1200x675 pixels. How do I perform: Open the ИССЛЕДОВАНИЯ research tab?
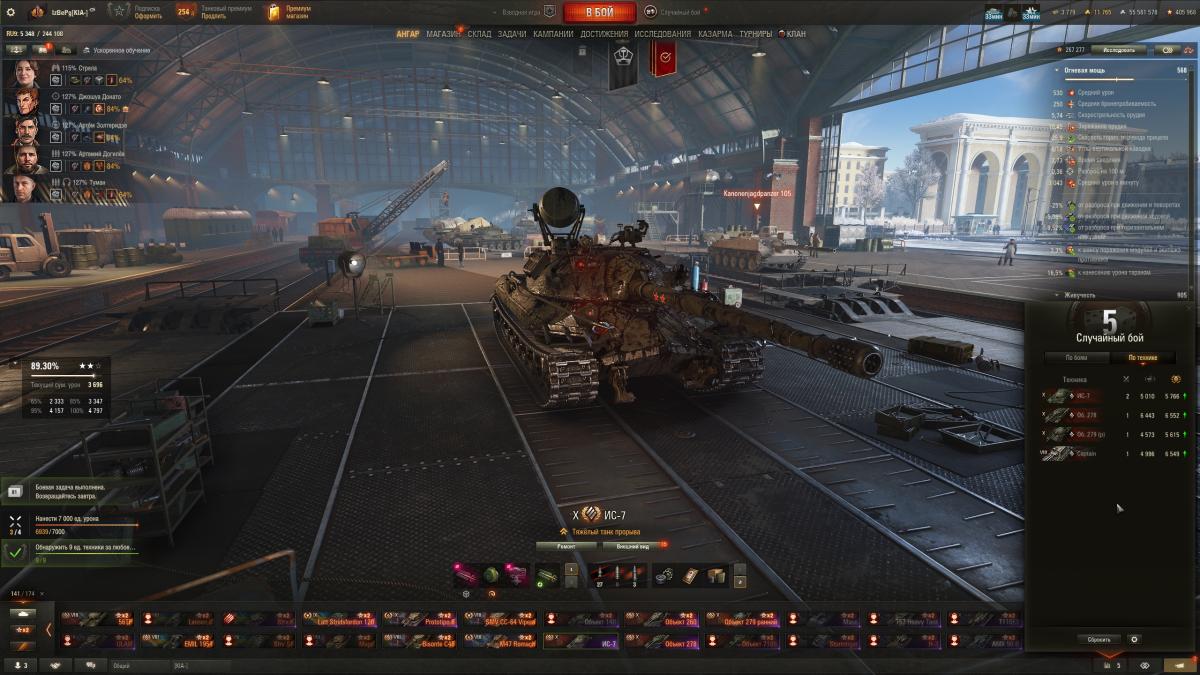click(662, 34)
